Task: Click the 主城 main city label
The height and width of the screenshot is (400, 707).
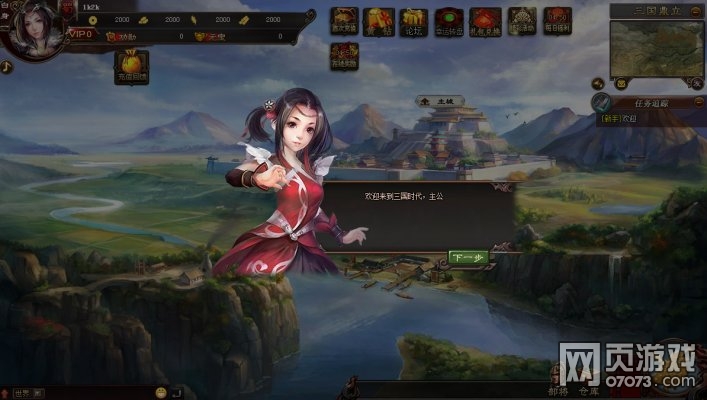Action: tap(436, 101)
